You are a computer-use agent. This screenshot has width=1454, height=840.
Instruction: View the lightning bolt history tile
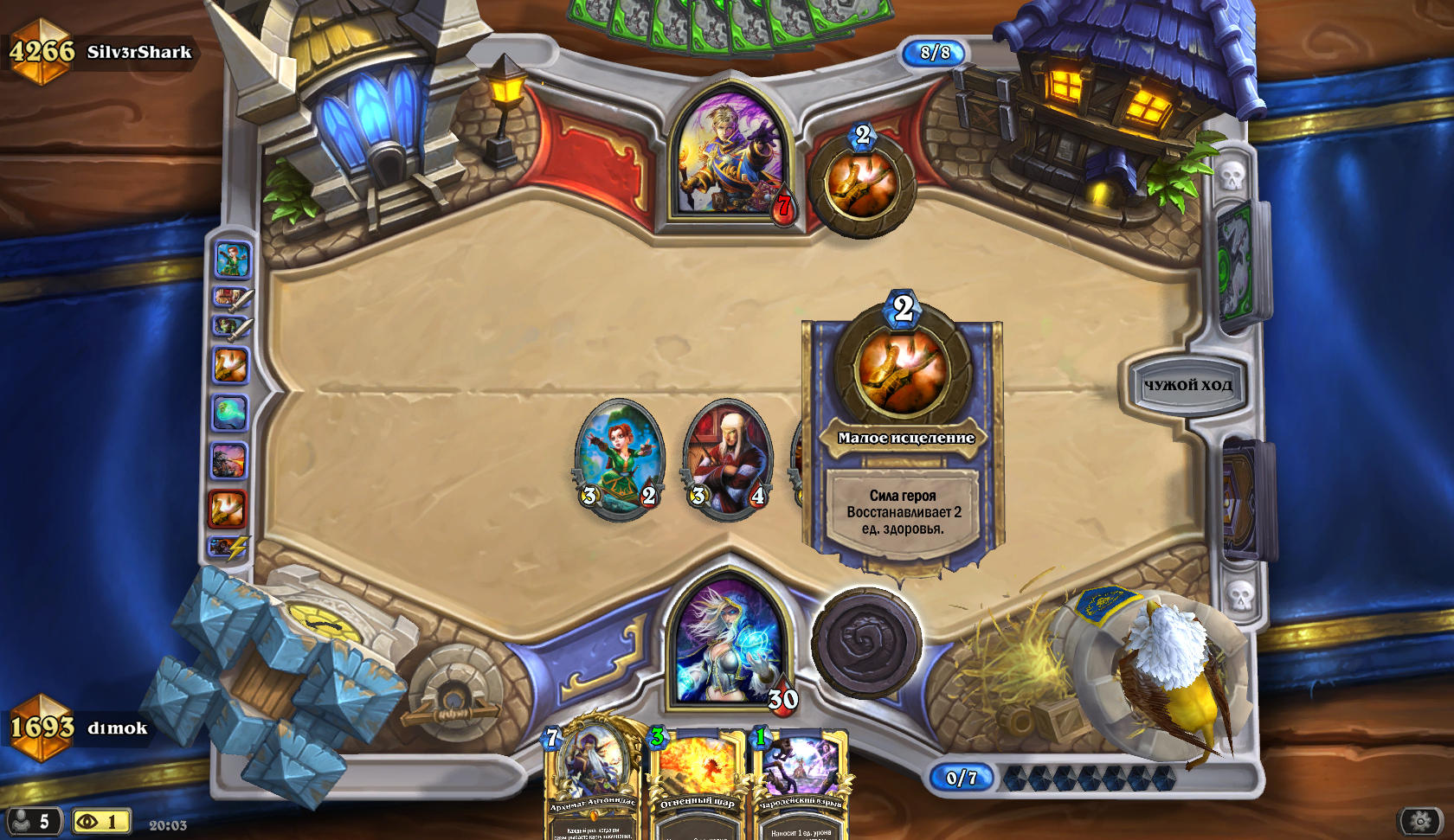point(229,548)
